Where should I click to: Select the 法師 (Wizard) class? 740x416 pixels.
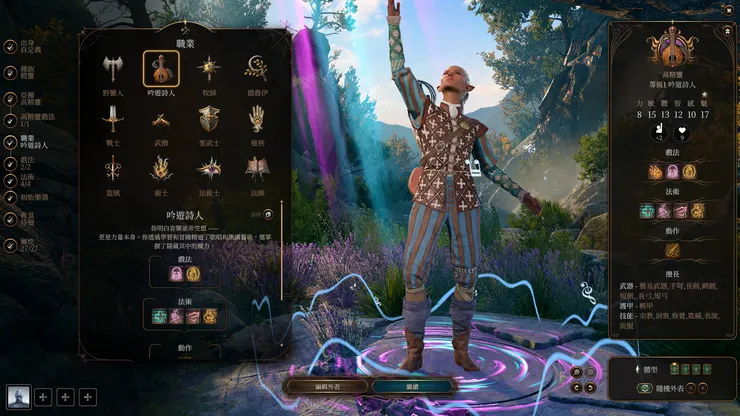point(257,170)
